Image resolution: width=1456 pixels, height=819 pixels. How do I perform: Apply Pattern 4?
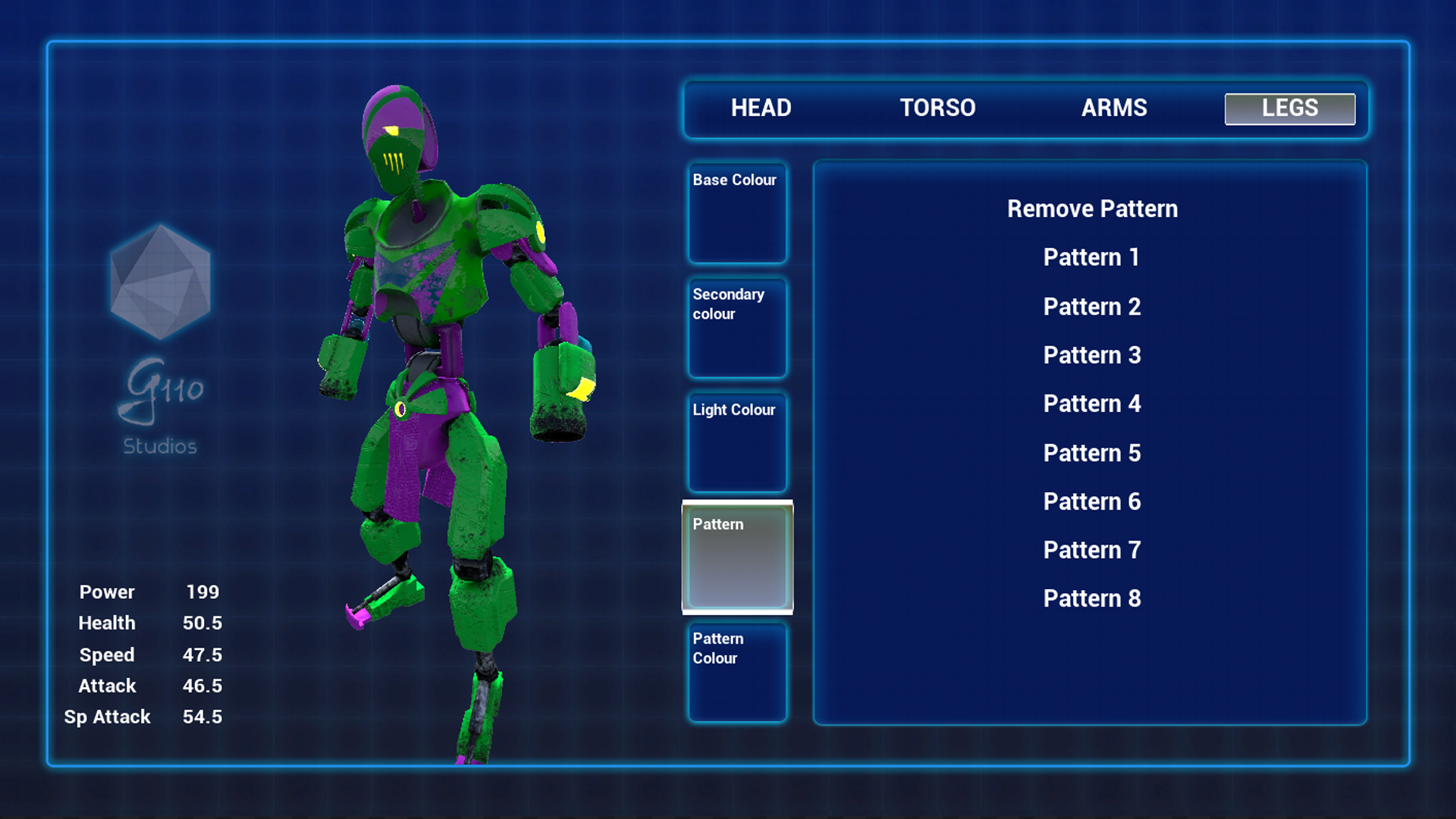pyautogui.click(x=1092, y=403)
